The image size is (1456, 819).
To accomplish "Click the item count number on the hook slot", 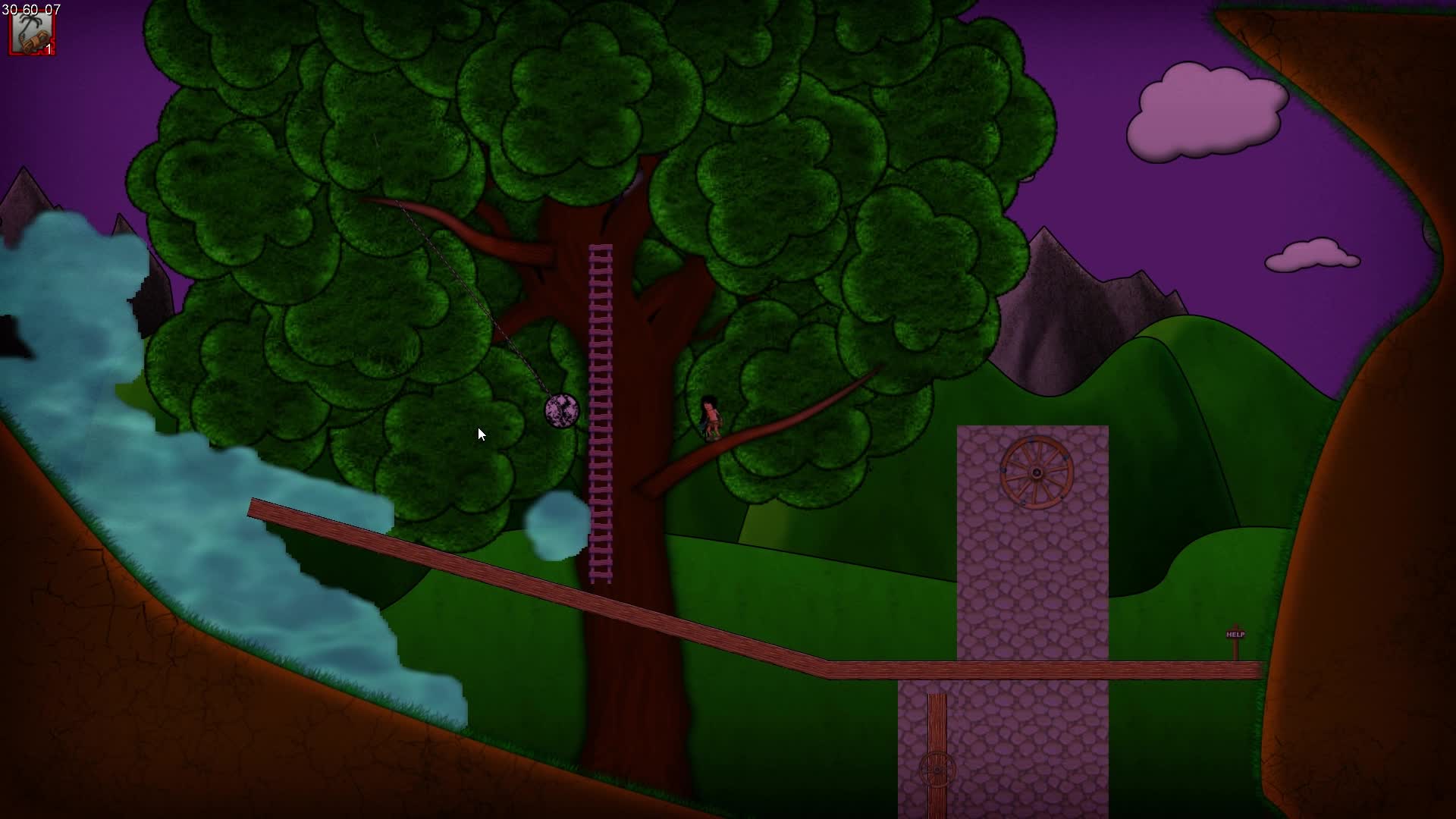I will pos(48,49).
